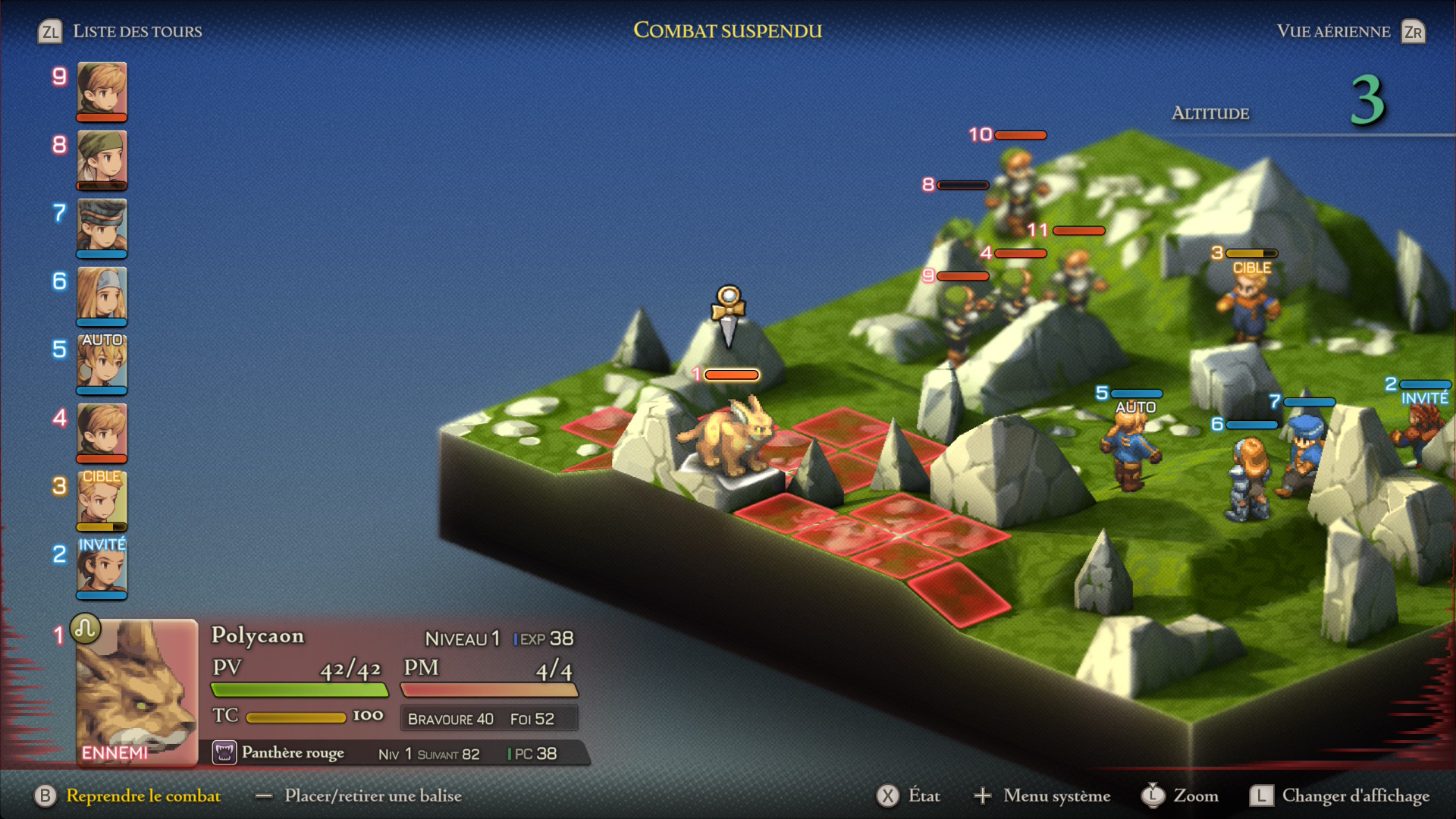
Task: Click Polycaon's red panther portrait
Action: pos(136,692)
